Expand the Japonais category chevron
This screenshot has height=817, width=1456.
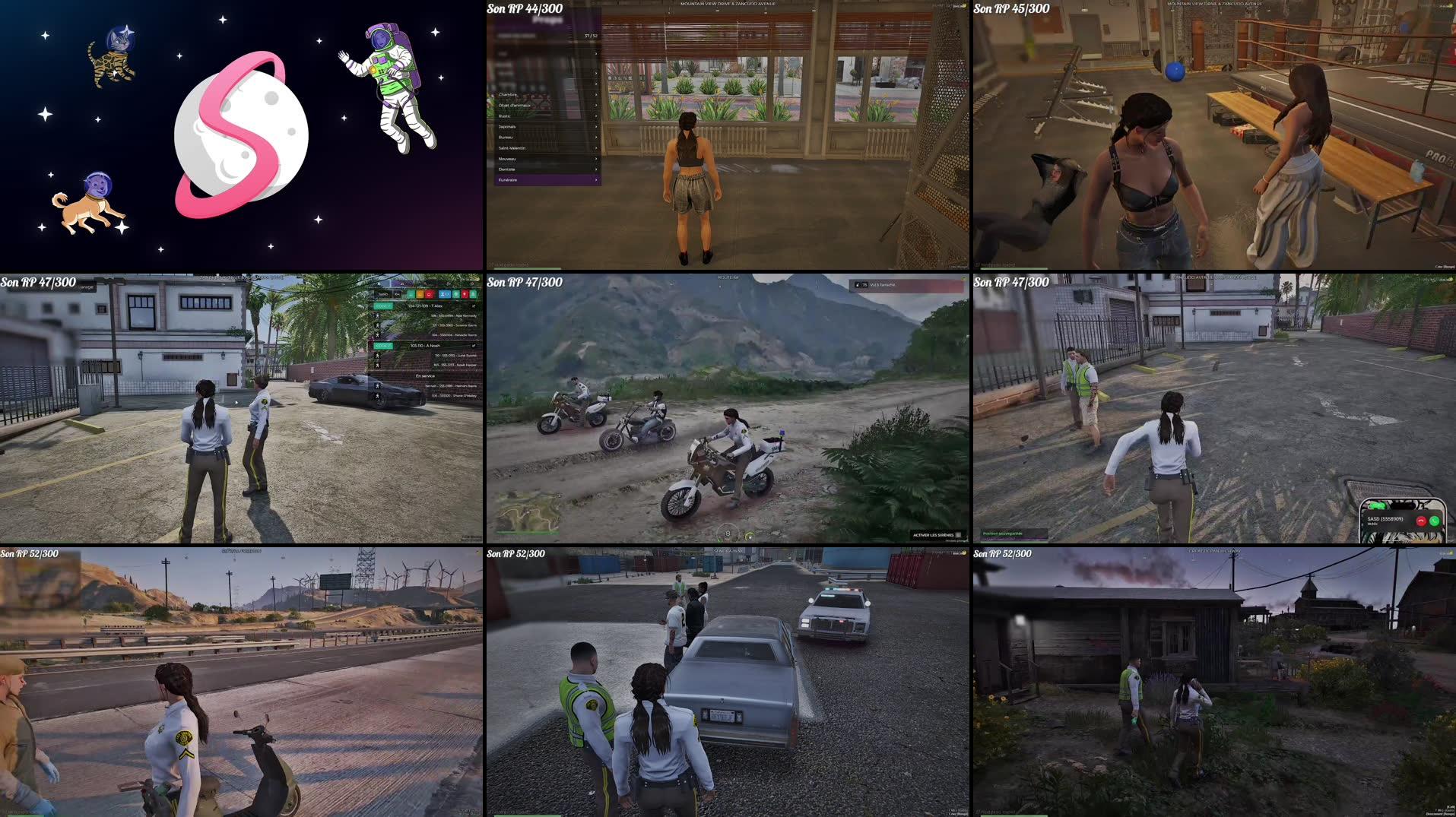tap(596, 126)
